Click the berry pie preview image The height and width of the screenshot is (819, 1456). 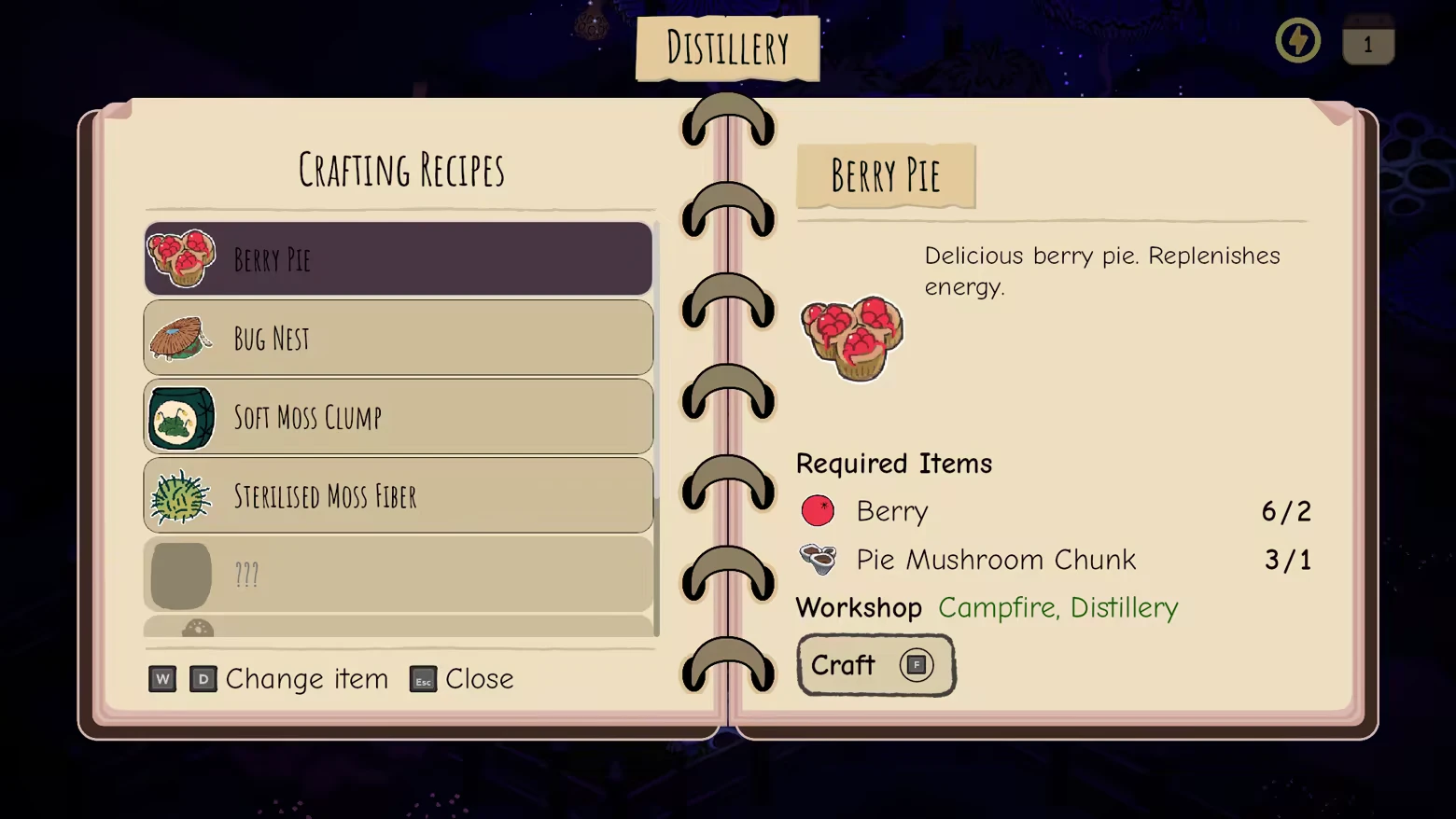coord(851,338)
